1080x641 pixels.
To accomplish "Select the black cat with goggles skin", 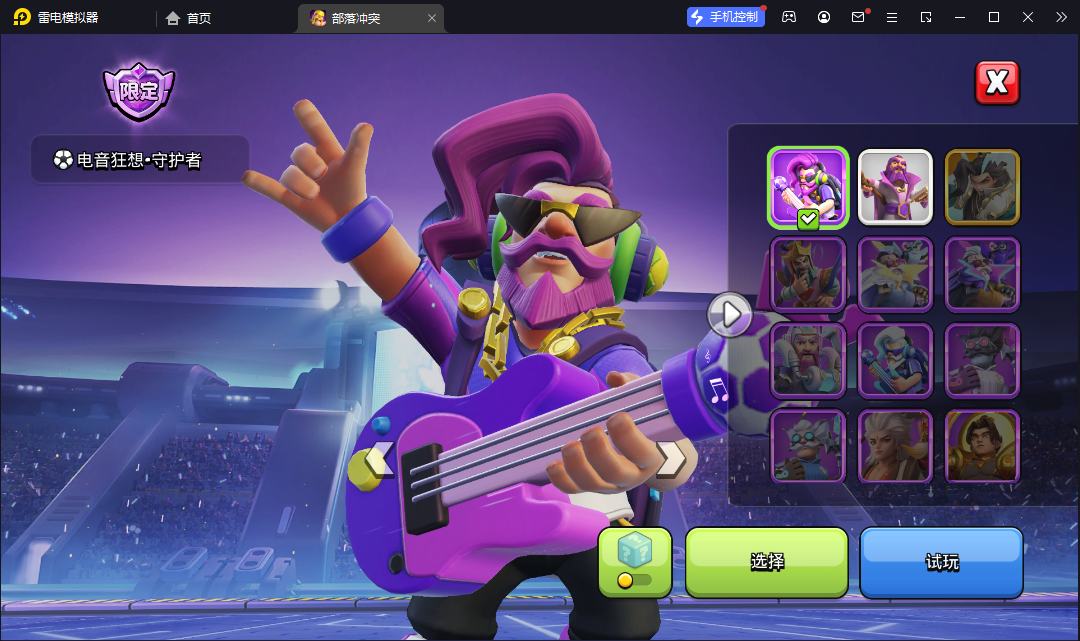I will (982, 360).
